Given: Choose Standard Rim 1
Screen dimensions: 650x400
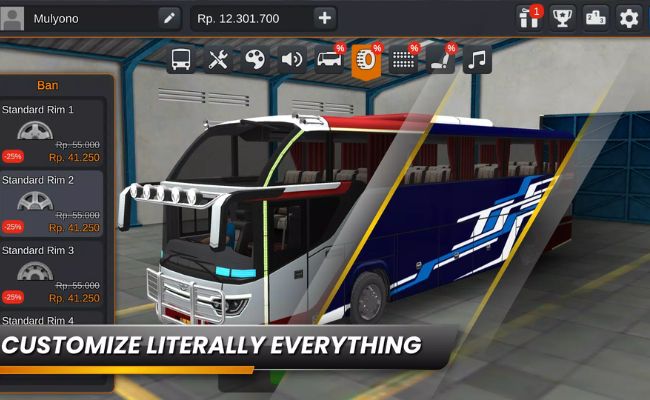Looking at the screenshot, I should click(52, 133).
